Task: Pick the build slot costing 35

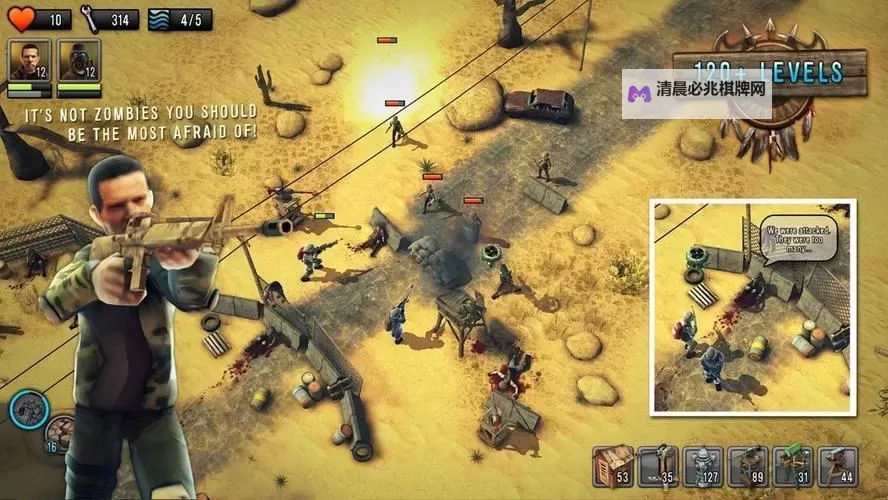Action: tap(658, 466)
